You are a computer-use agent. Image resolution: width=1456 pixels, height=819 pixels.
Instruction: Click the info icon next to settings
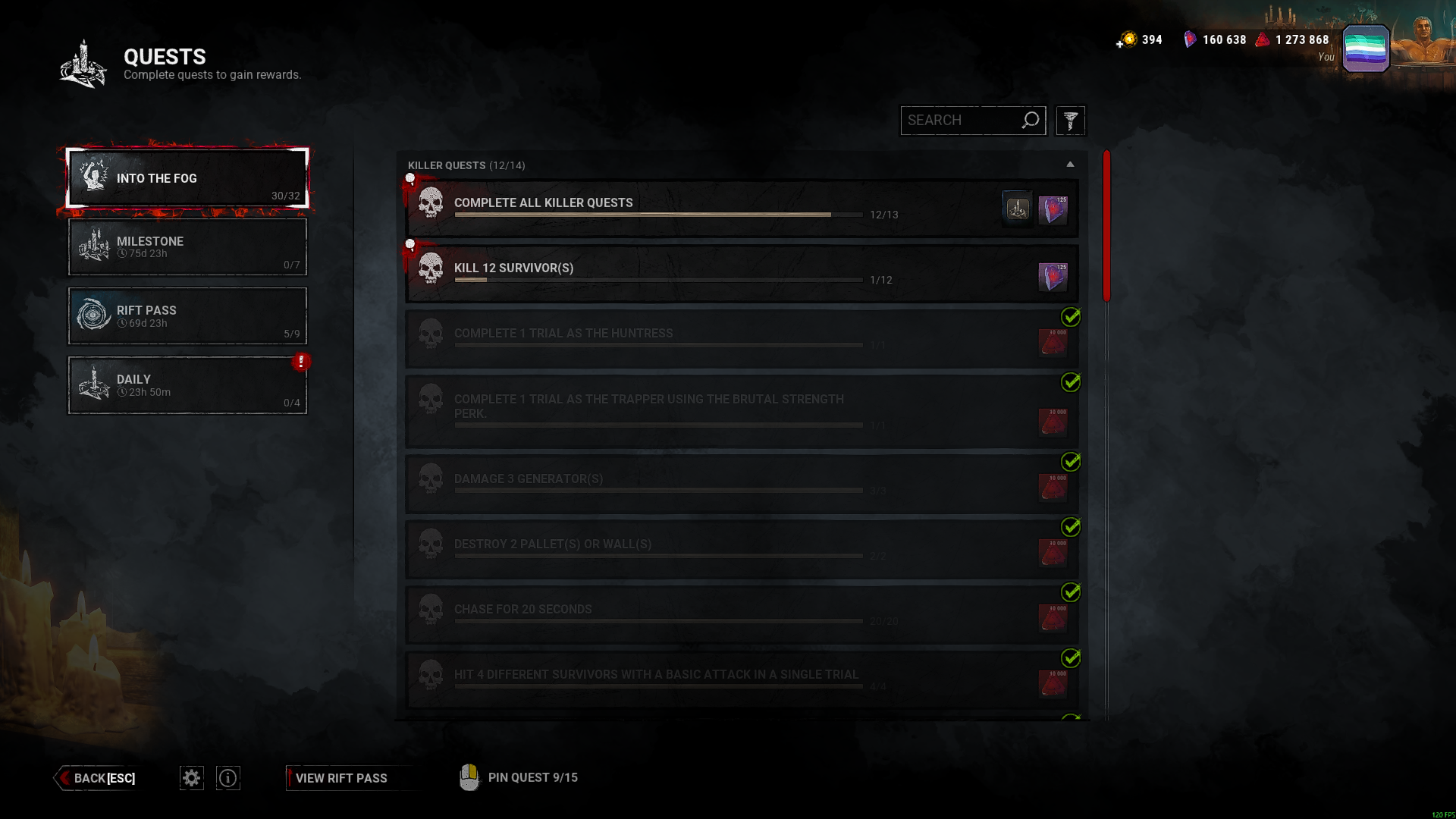click(227, 777)
